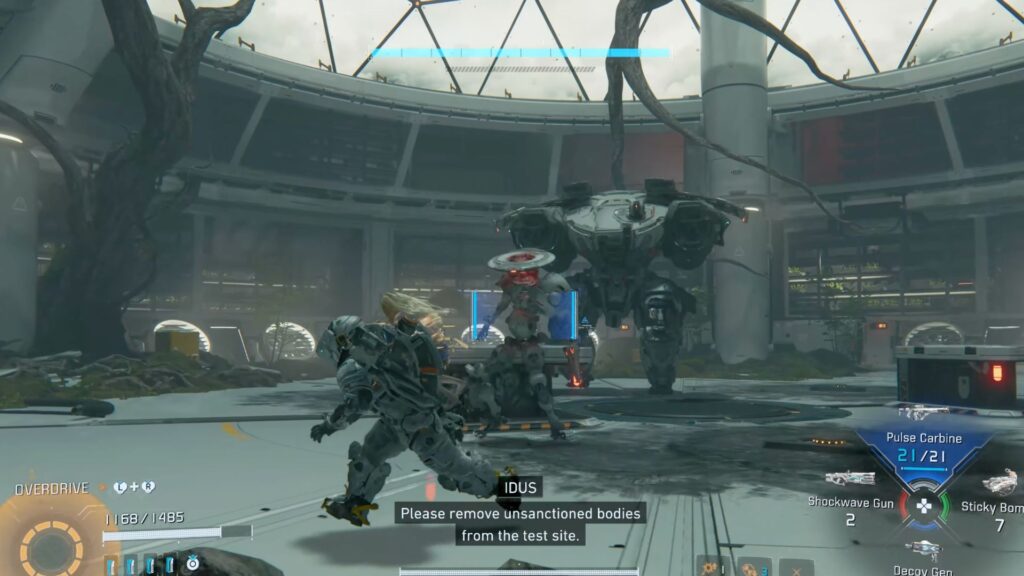The image size is (1024, 576).
Task: Equip the Sticky Bomb weapon
Action: (x=998, y=484)
